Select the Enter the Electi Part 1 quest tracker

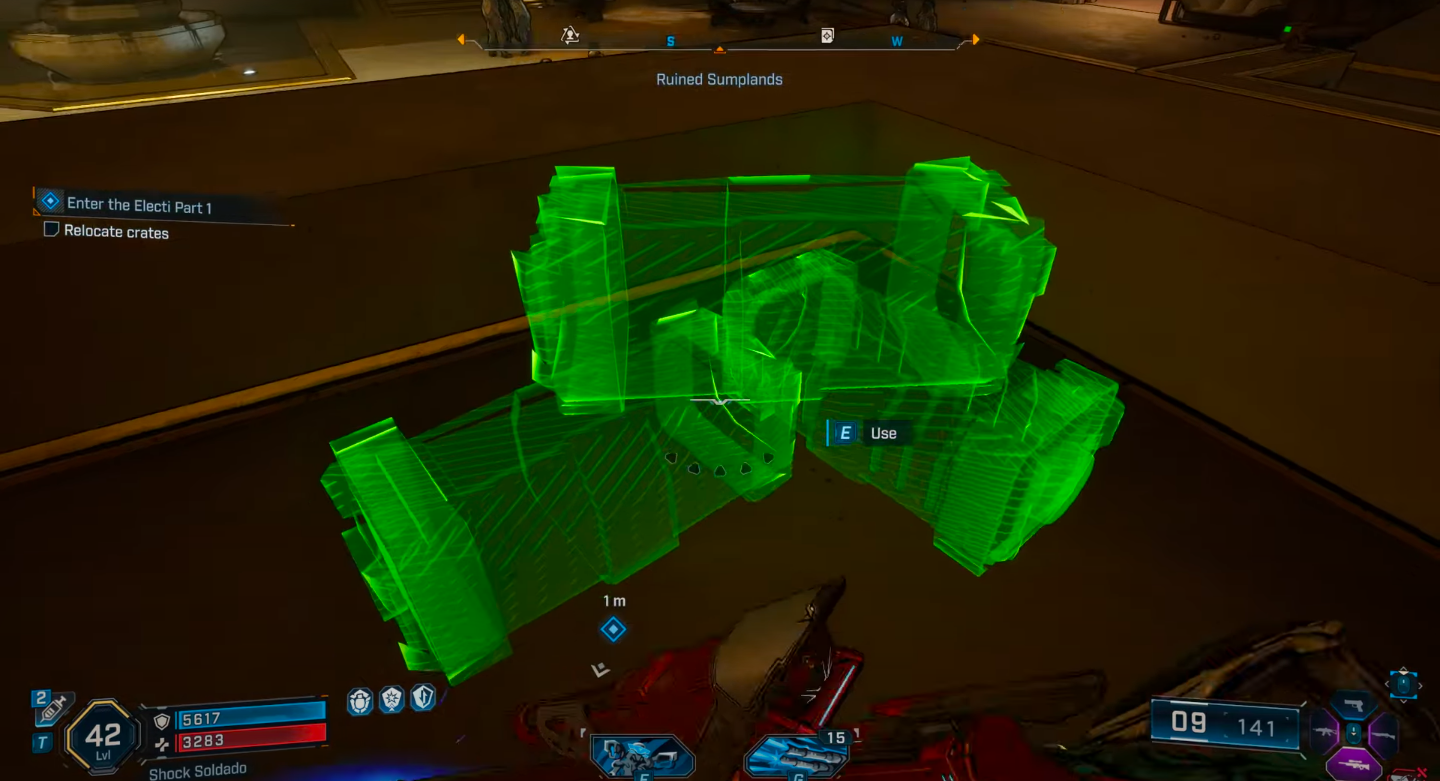[139, 204]
